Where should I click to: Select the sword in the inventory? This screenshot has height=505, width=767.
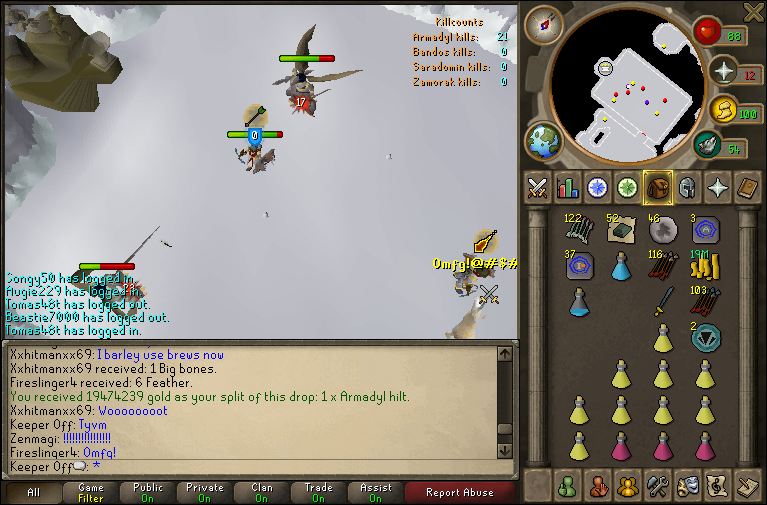coord(663,300)
